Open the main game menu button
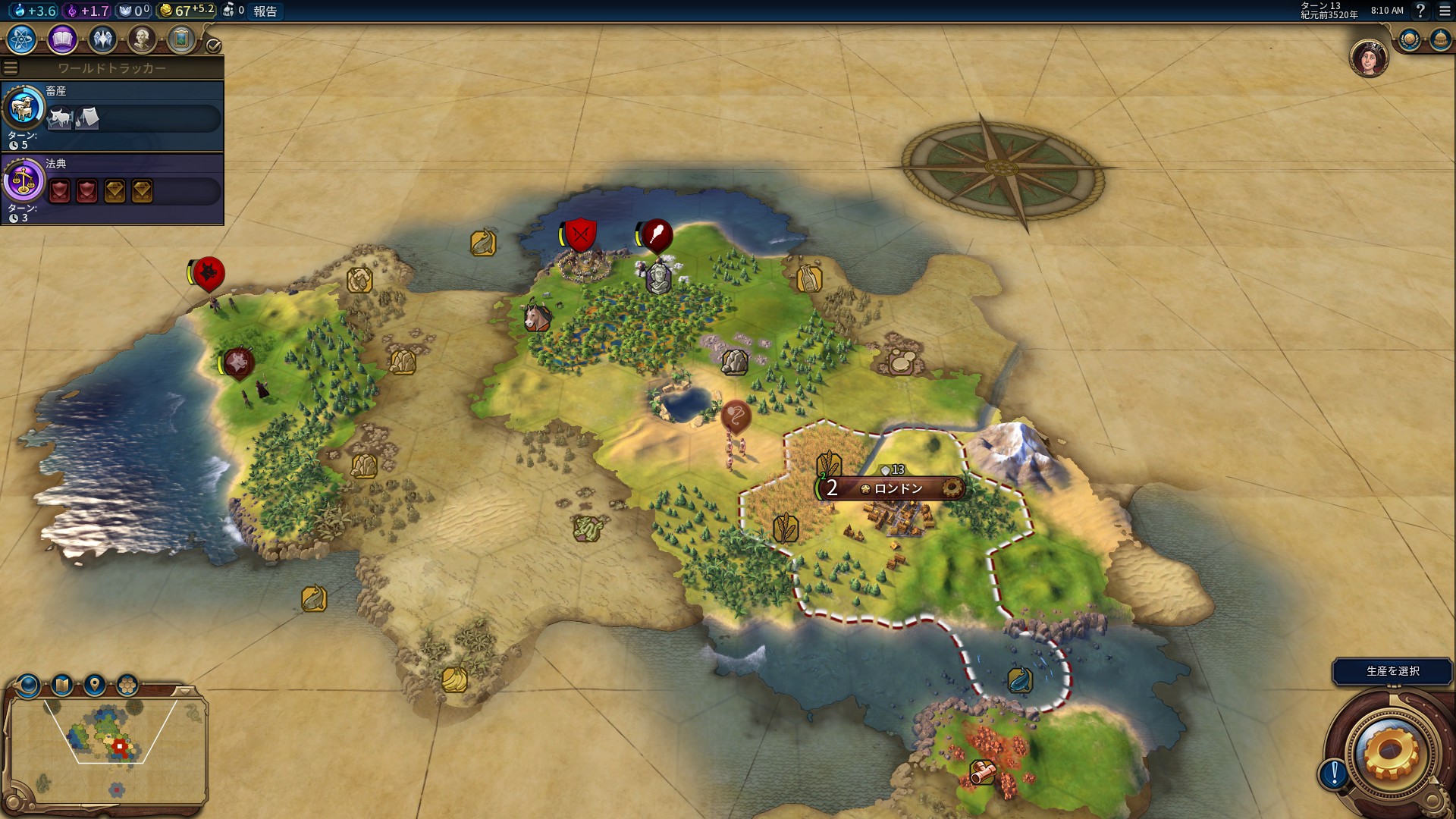This screenshot has width=1456, height=819. [1444, 11]
